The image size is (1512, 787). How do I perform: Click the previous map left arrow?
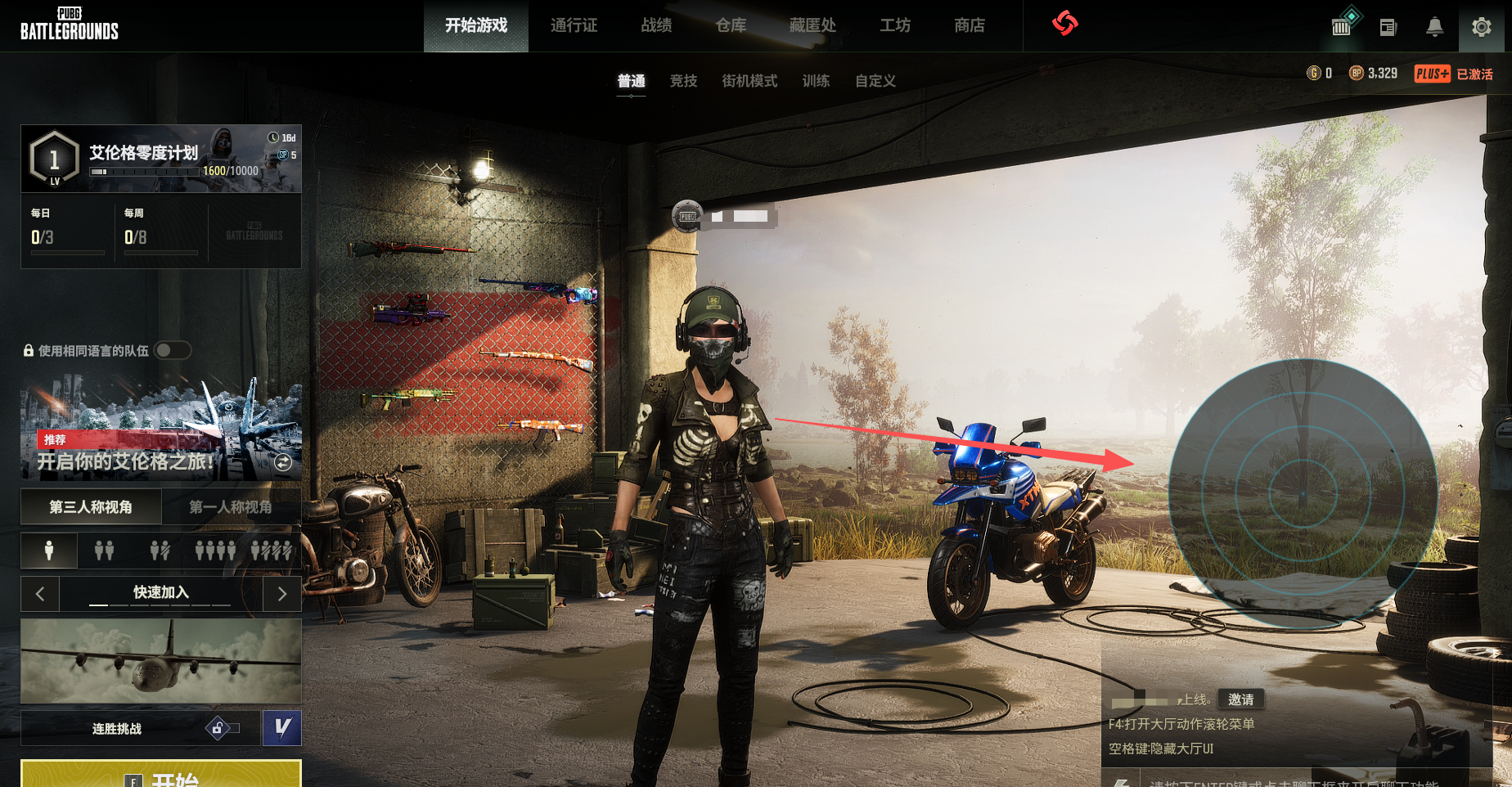40,593
